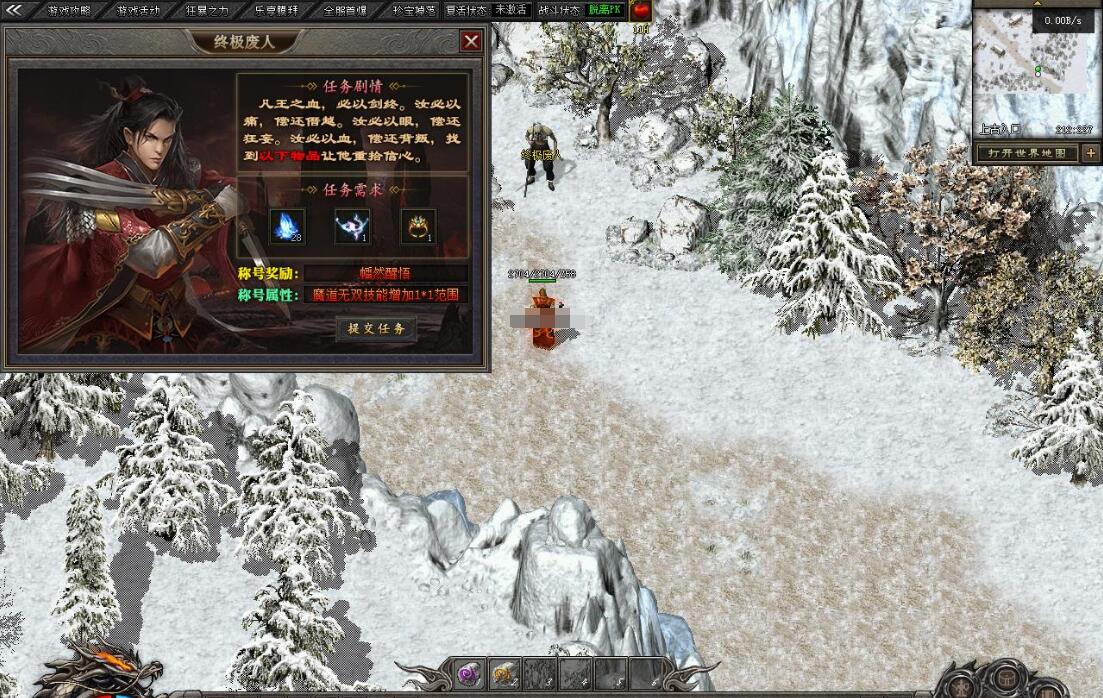This screenshot has height=698, width=1103.
Task: Select the winged crystal quest item
Action: pyautogui.click(x=352, y=226)
